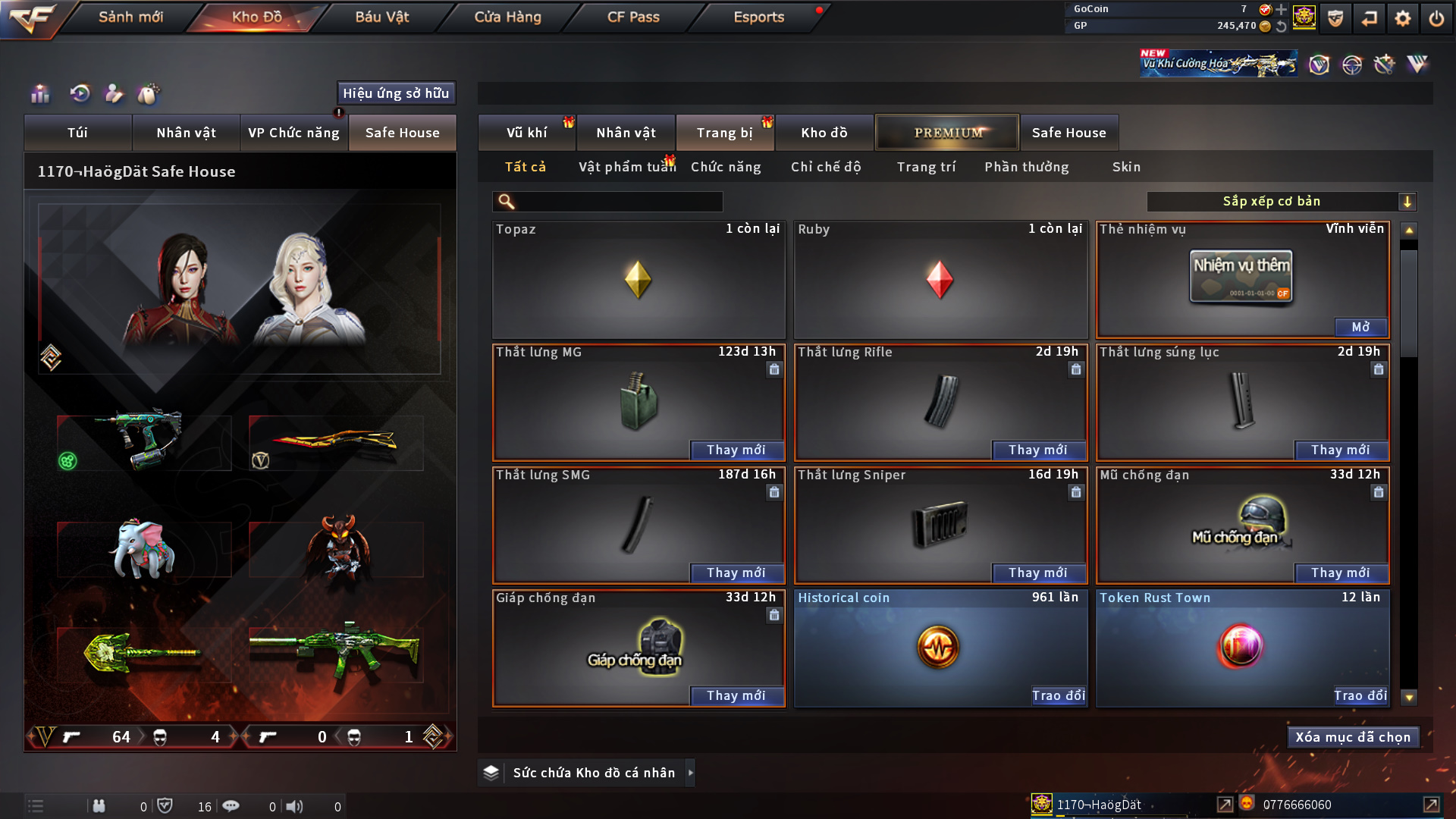Viewport: 1456px width, 819px height.
Task: Open the Cửa Hàng shop menu
Action: tap(507, 17)
